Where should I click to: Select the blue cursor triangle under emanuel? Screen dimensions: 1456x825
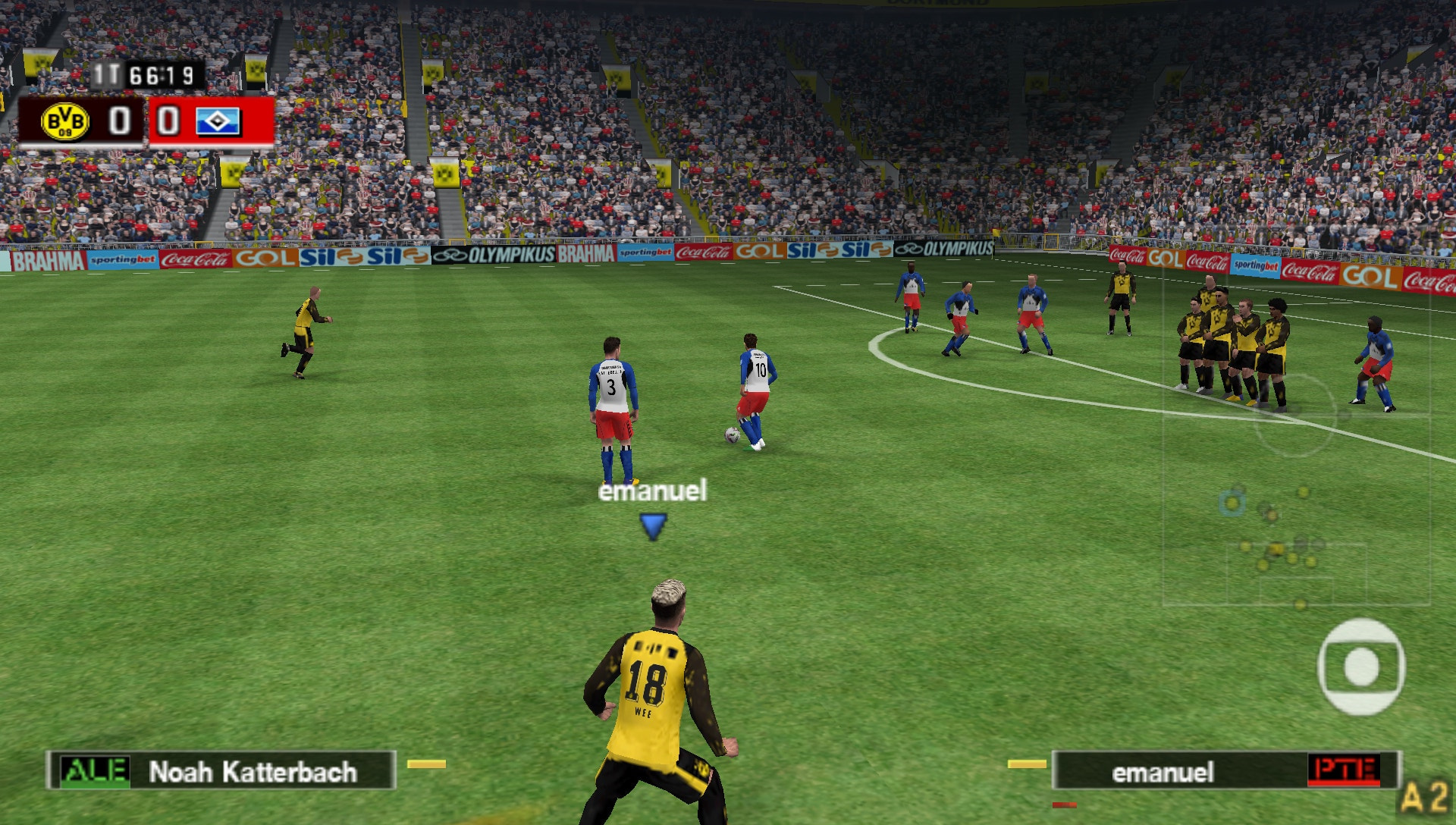tap(653, 522)
